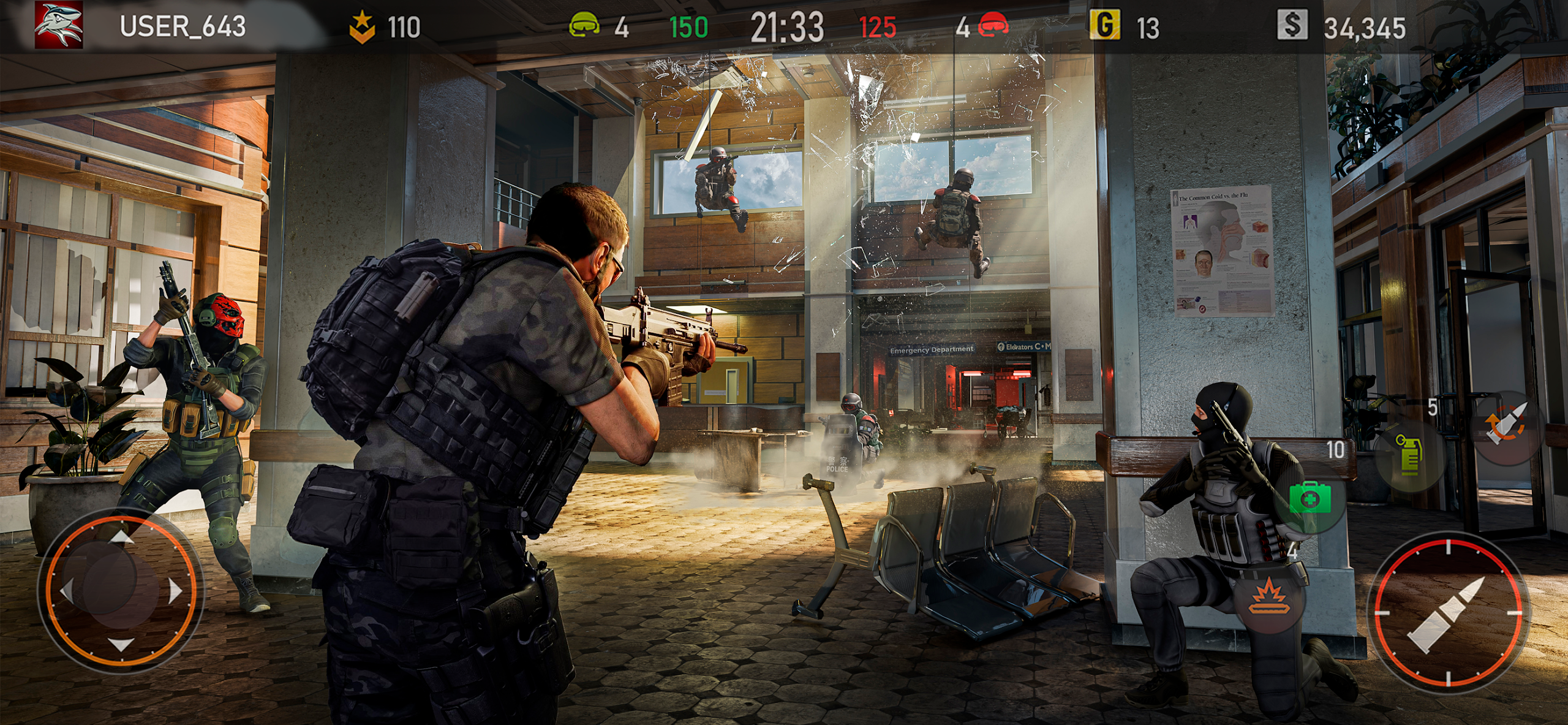Select the gold G currency icon
1568x725 pixels.
(1105, 26)
